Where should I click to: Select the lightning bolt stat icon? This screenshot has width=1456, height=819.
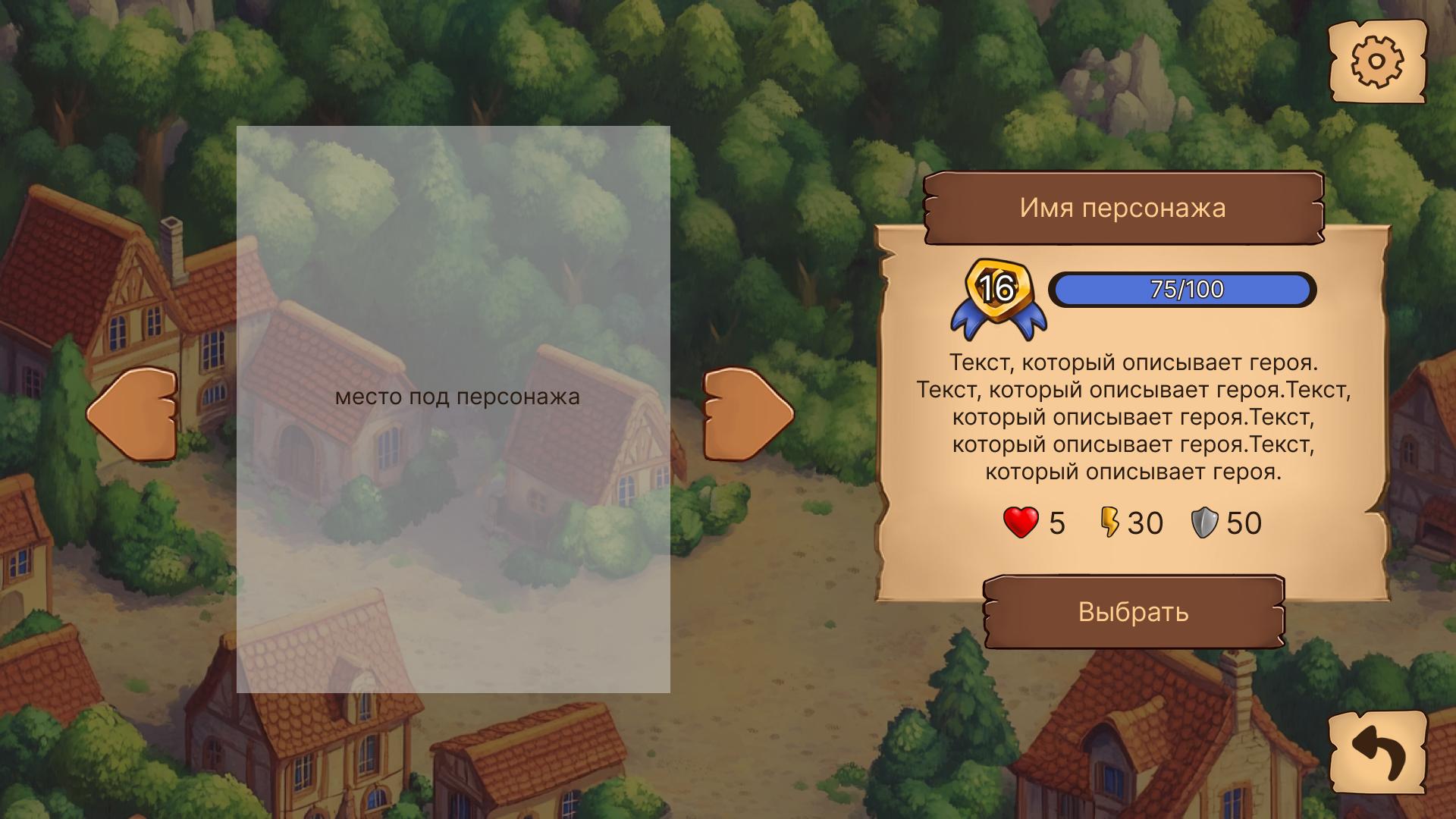click(1110, 522)
